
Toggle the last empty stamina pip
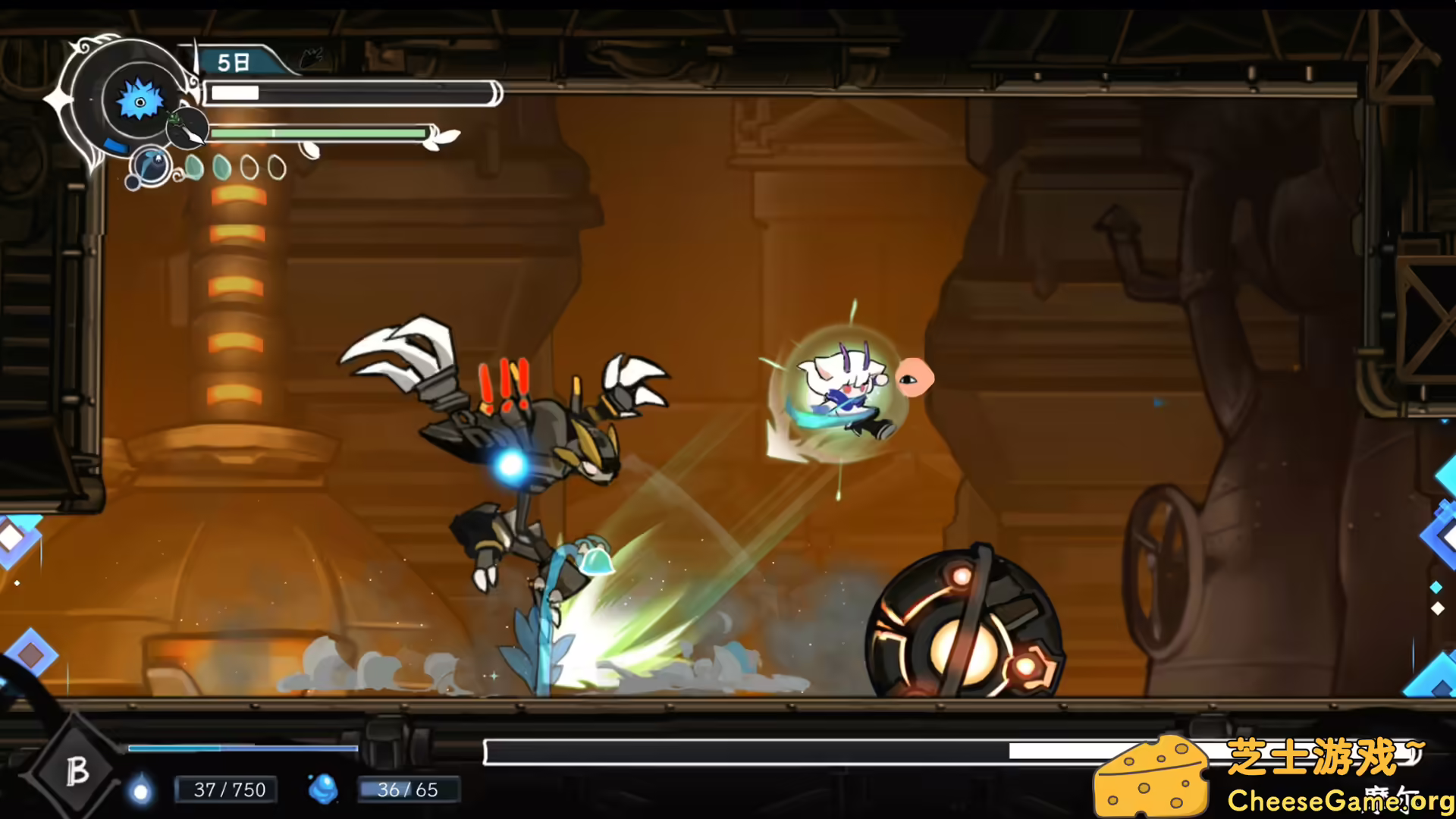pos(275,167)
